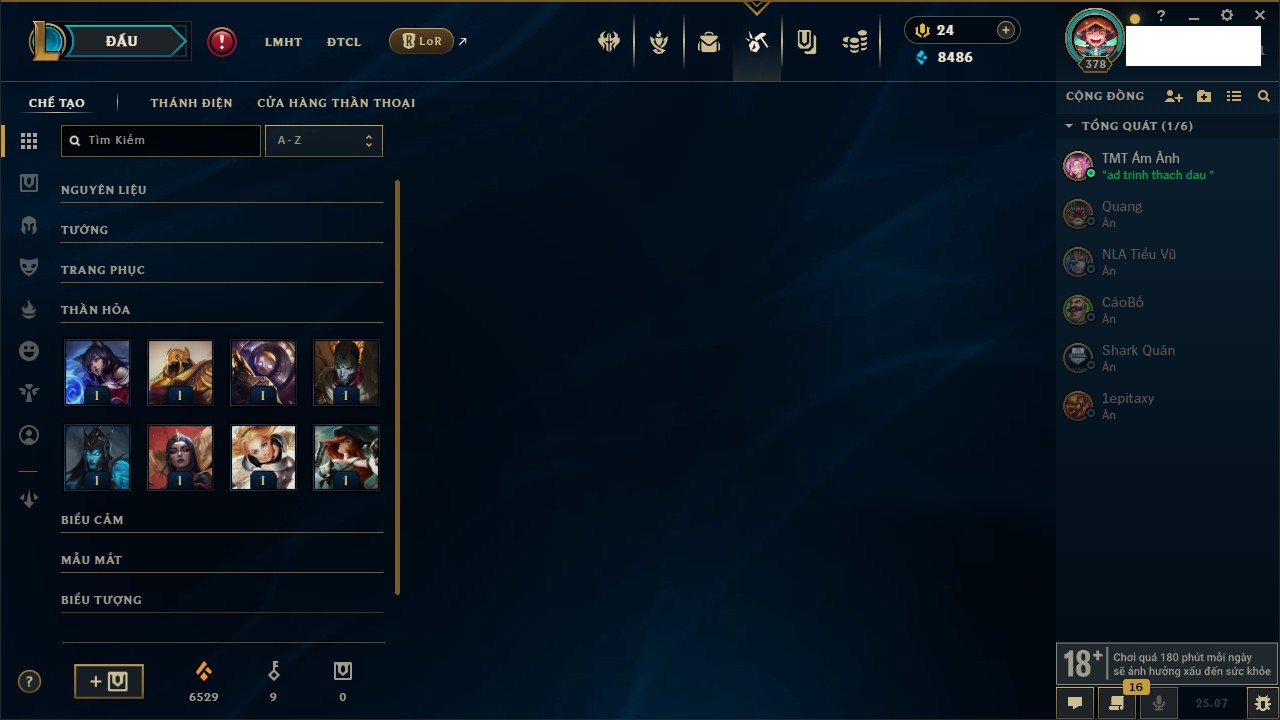
Task: Add currency with the plus button
Action: pos(1006,30)
